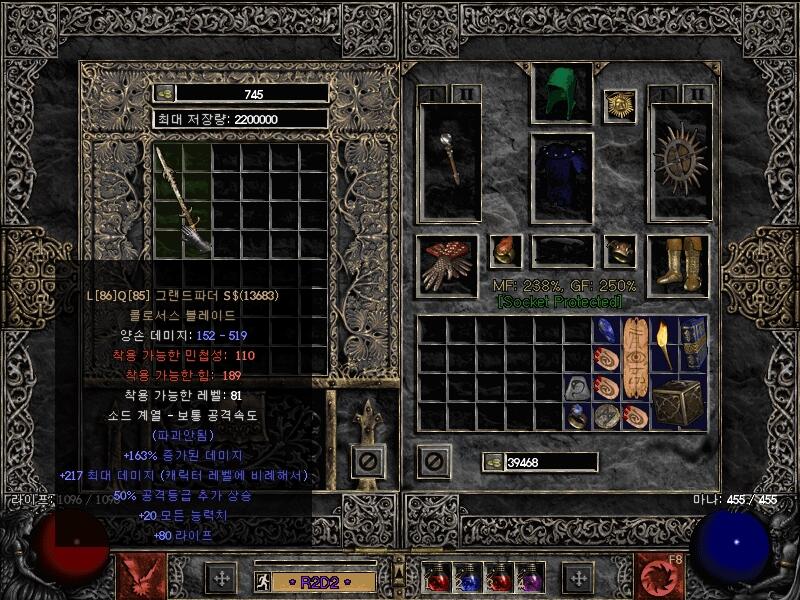Image resolution: width=800 pixels, height=600 pixels.
Task: Open the right-click skill selector
Action: (662, 577)
